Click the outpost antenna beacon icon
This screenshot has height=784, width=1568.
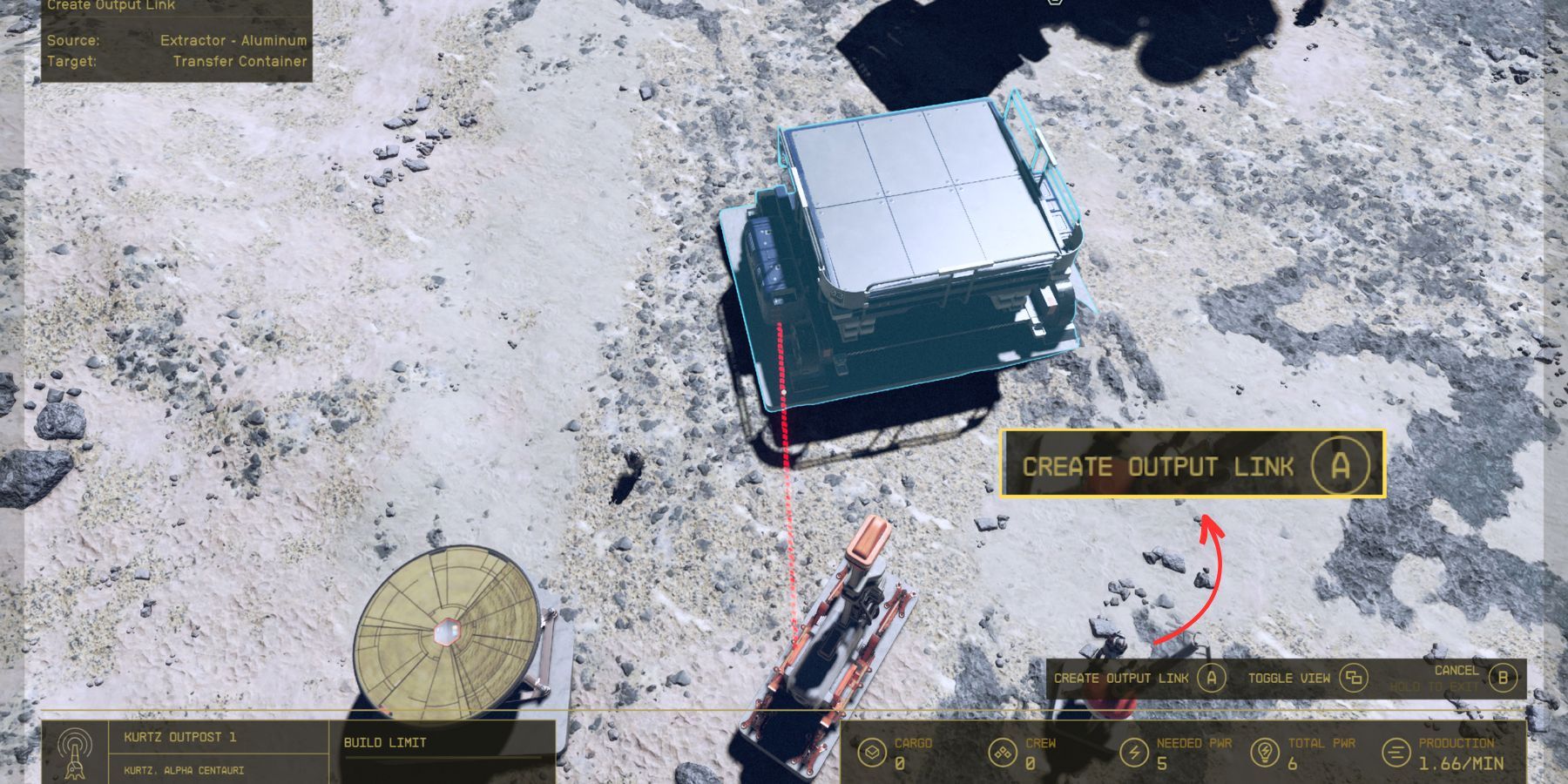[77, 756]
